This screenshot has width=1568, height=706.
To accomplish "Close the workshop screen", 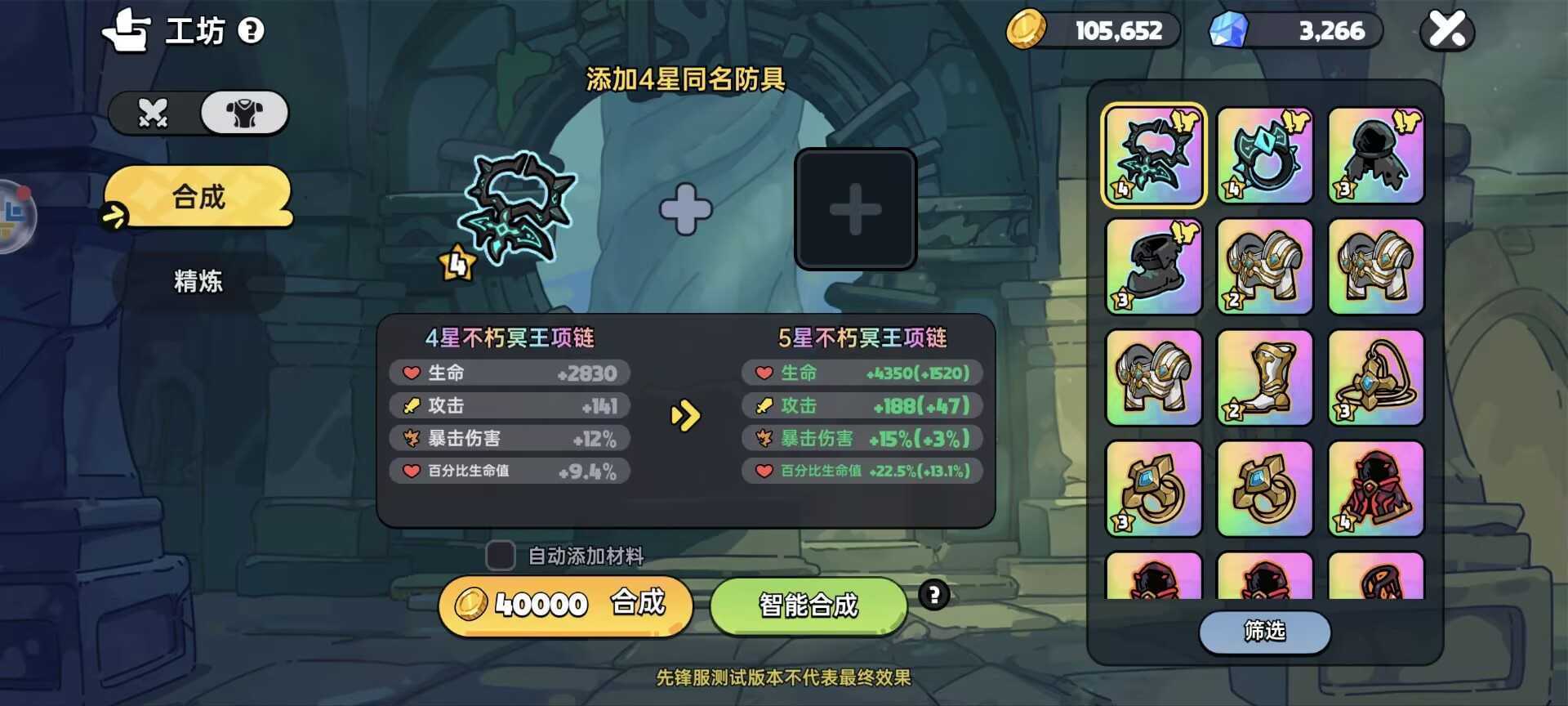I will pos(1447,30).
